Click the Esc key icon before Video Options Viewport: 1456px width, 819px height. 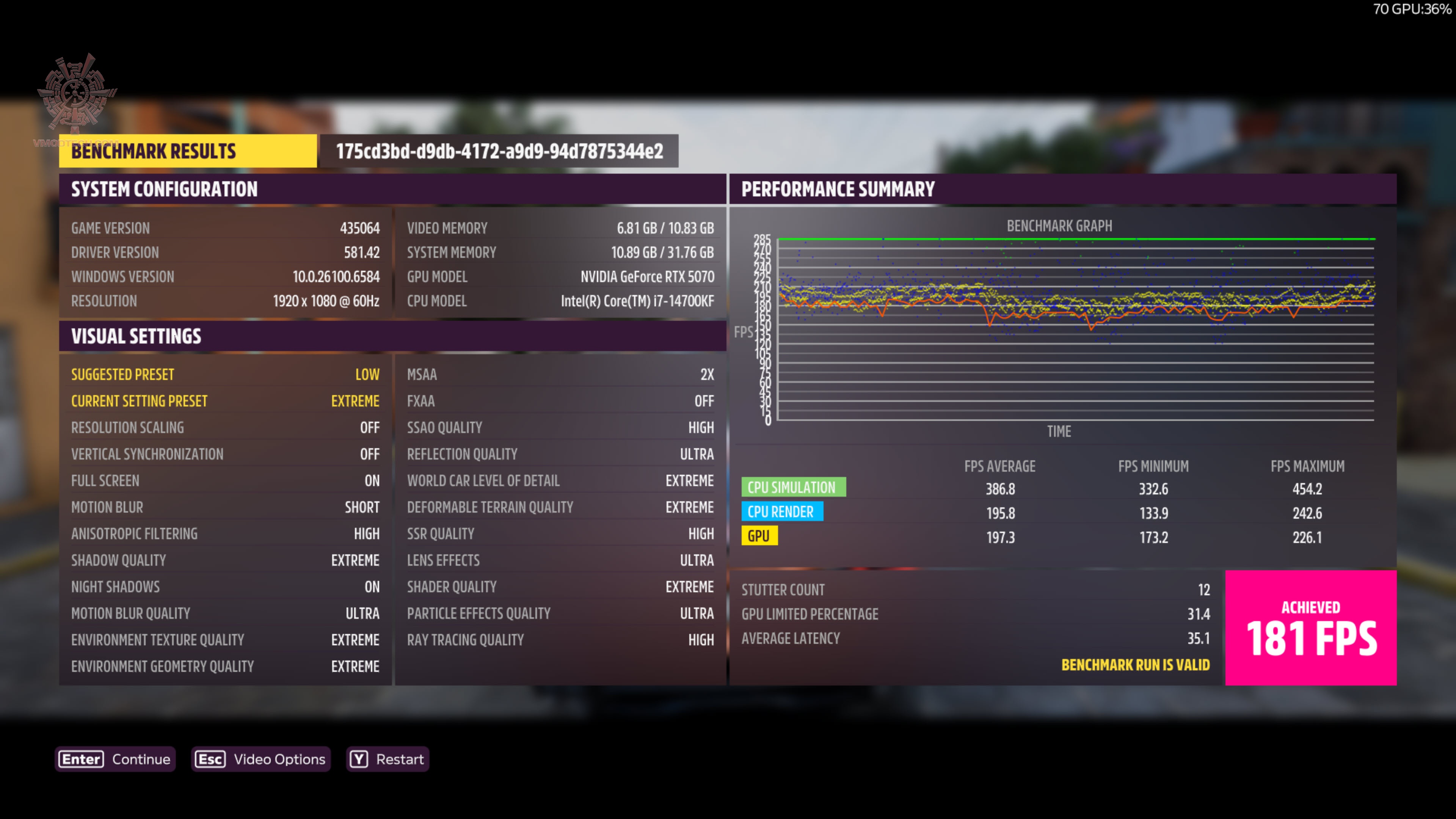coord(210,759)
